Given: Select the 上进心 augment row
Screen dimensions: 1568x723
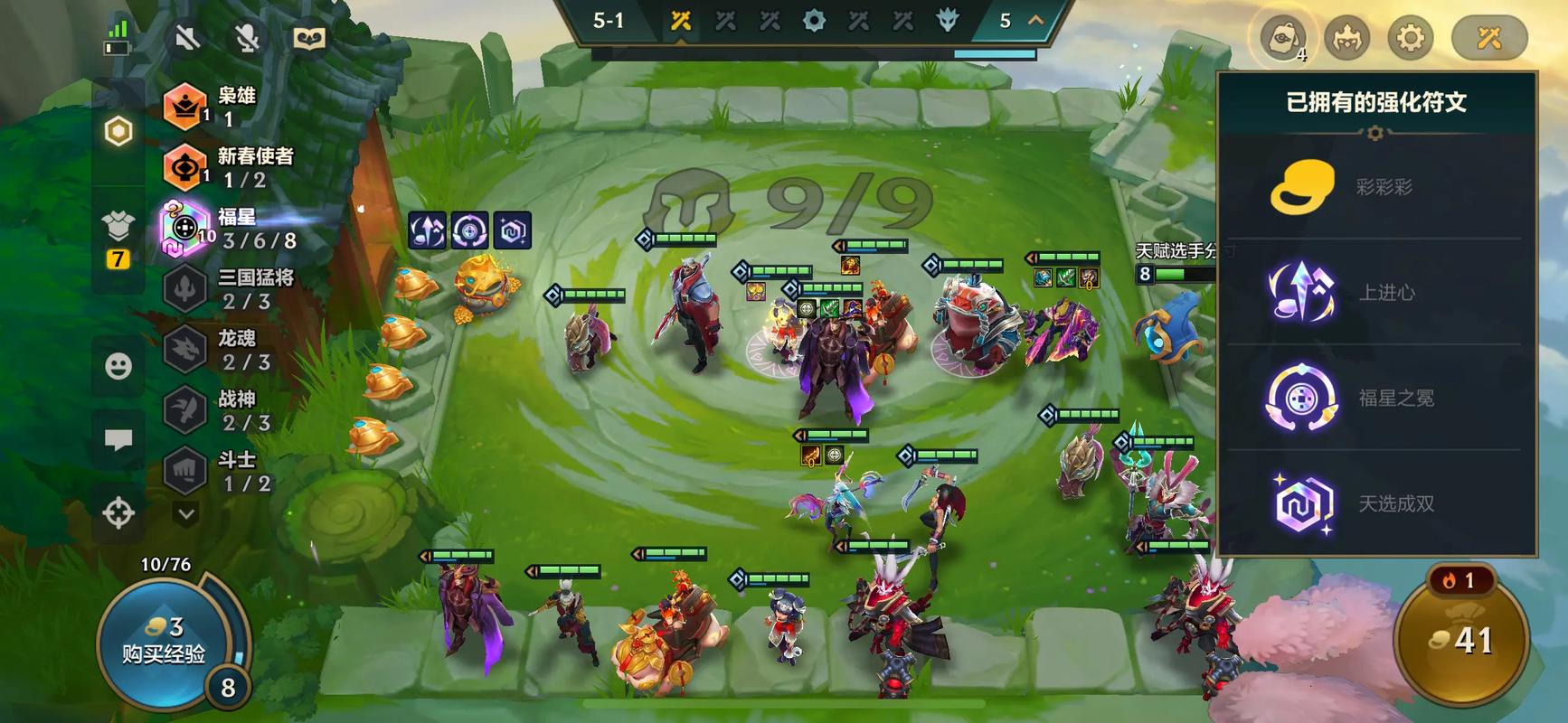Looking at the screenshot, I should coord(1374,292).
